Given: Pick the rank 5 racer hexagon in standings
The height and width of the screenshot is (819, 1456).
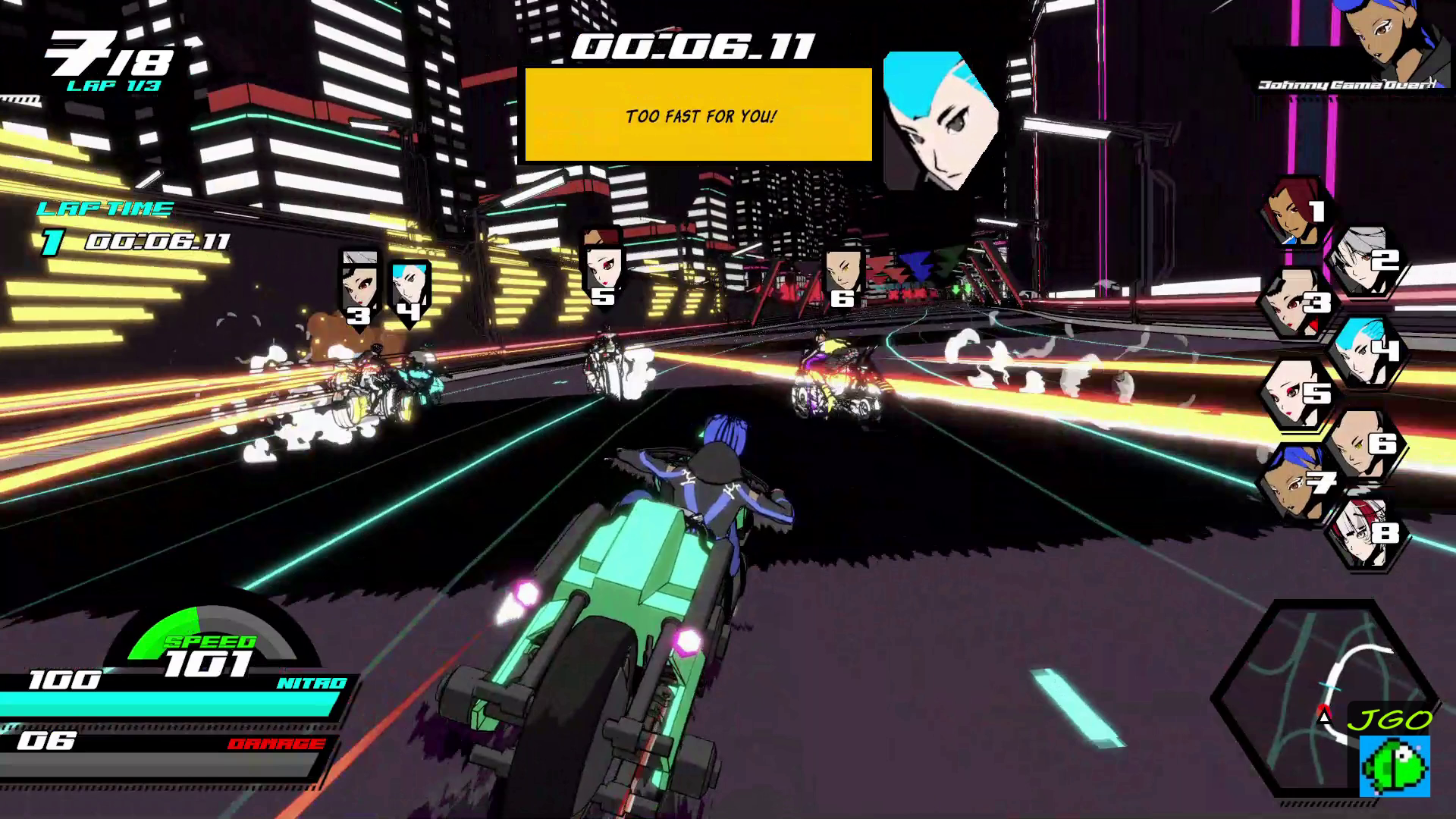Looking at the screenshot, I should click(x=1295, y=393).
